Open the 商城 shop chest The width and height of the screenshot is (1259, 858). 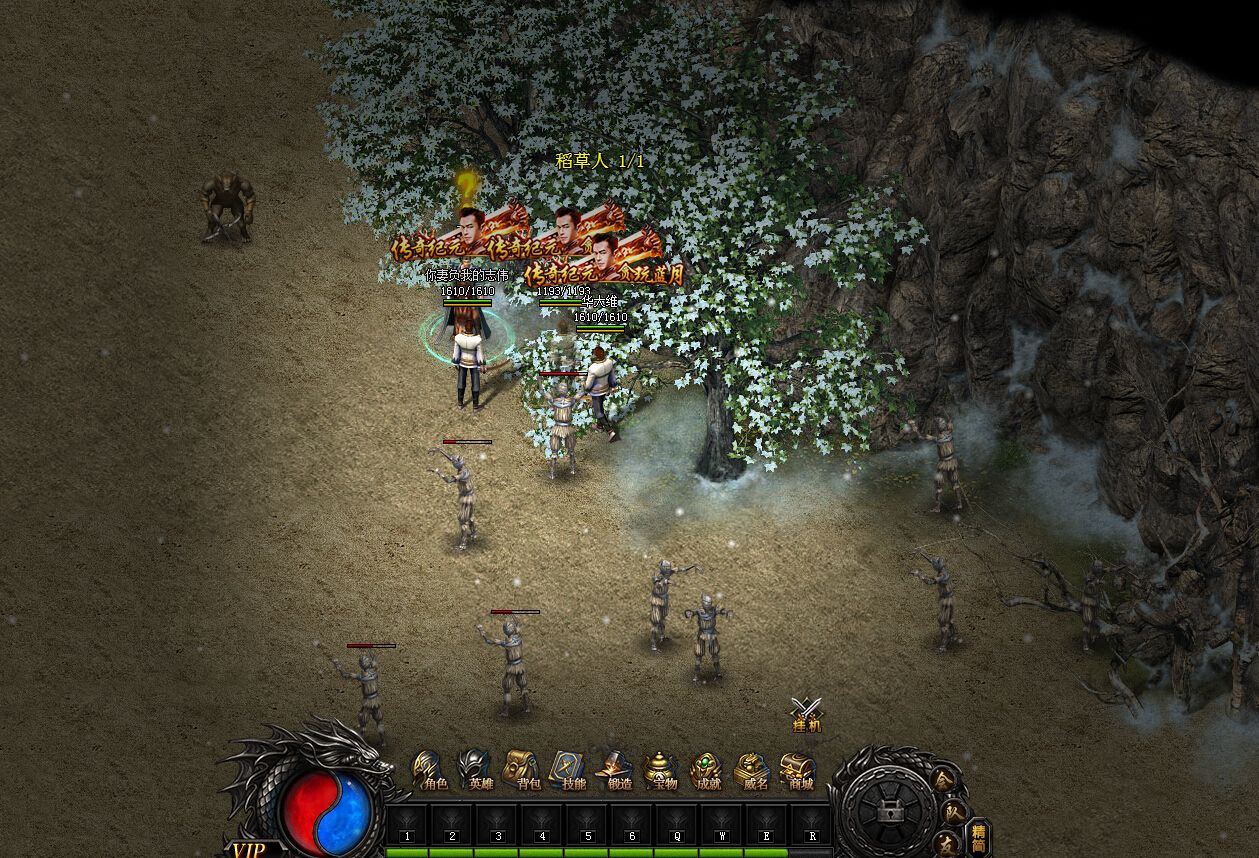pyautogui.click(x=799, y=771)
